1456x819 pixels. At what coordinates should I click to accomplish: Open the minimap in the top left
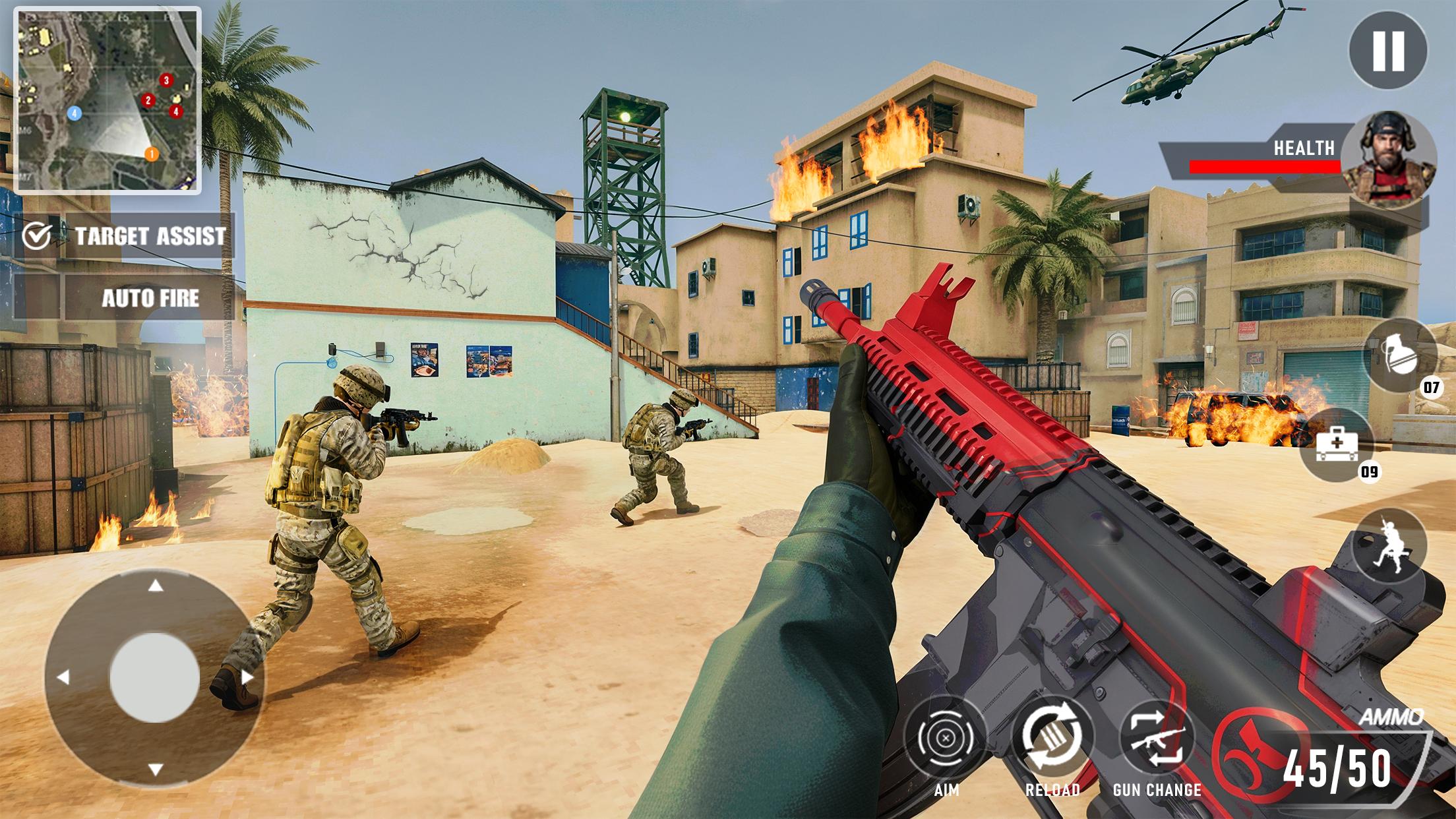tap(107, 100)
